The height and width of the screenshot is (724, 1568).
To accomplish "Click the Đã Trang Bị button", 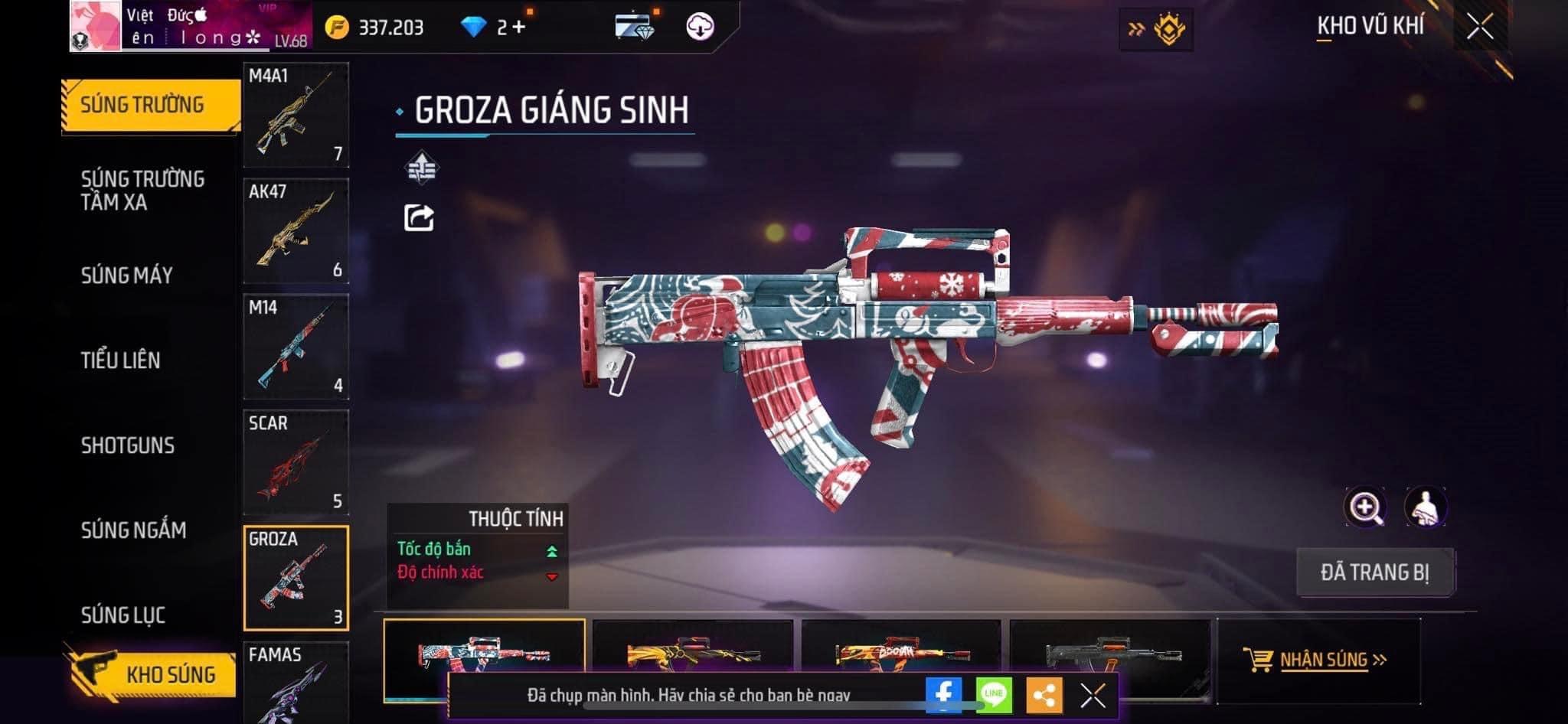I will tap(1375, 572).
